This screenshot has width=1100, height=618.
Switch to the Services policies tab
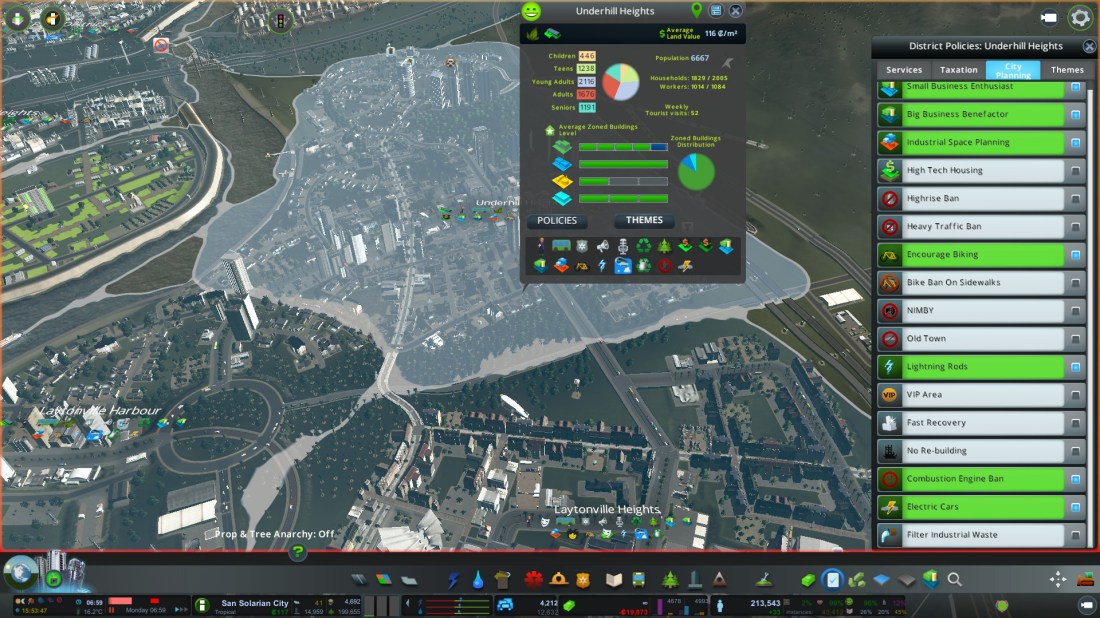point(903,70)
